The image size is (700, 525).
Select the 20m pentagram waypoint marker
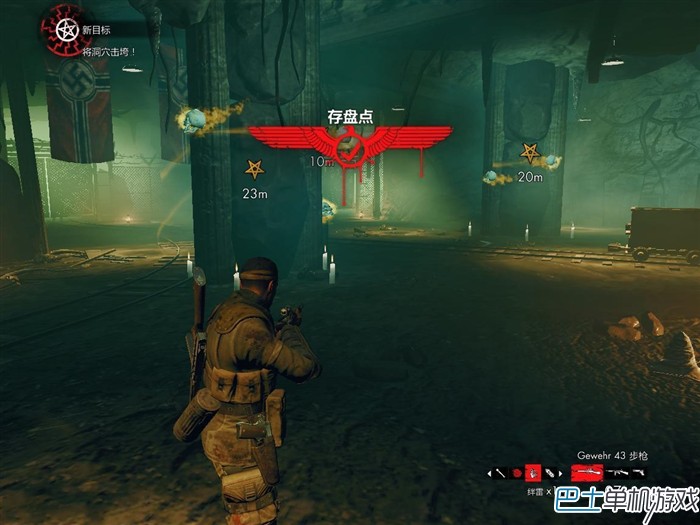[529, 153]
